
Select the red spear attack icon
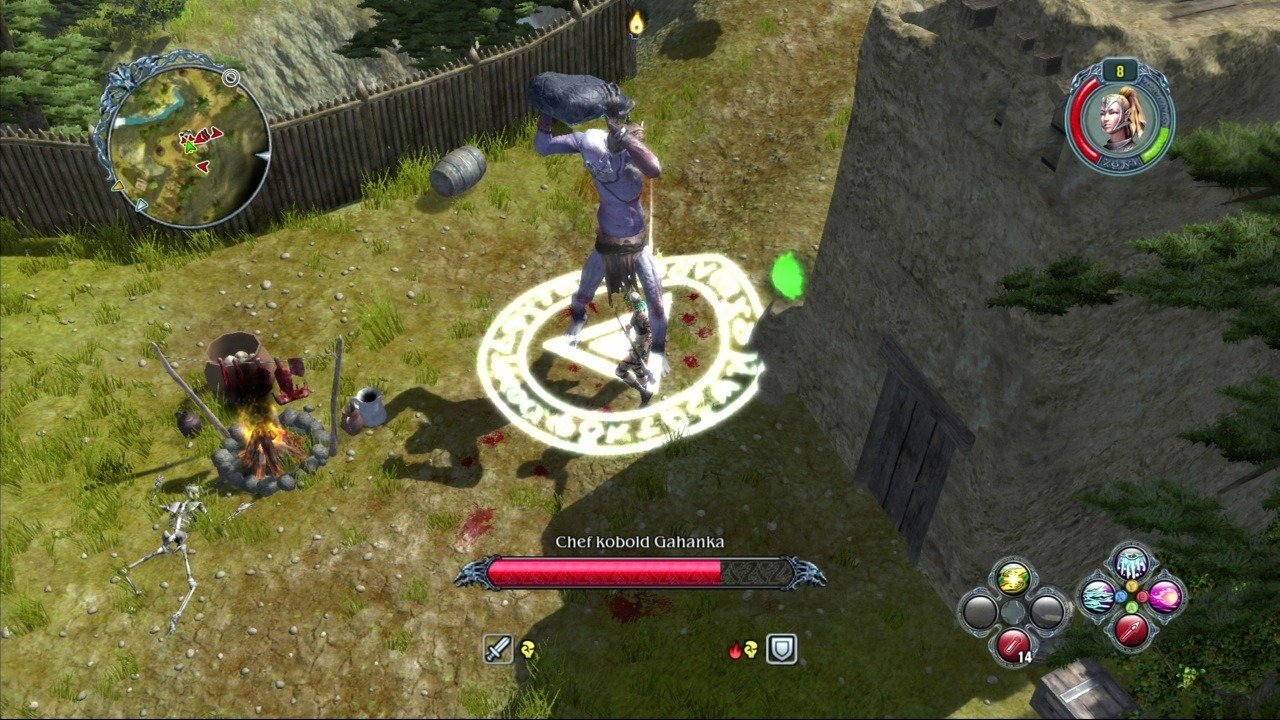click(x=1132, y=629)
